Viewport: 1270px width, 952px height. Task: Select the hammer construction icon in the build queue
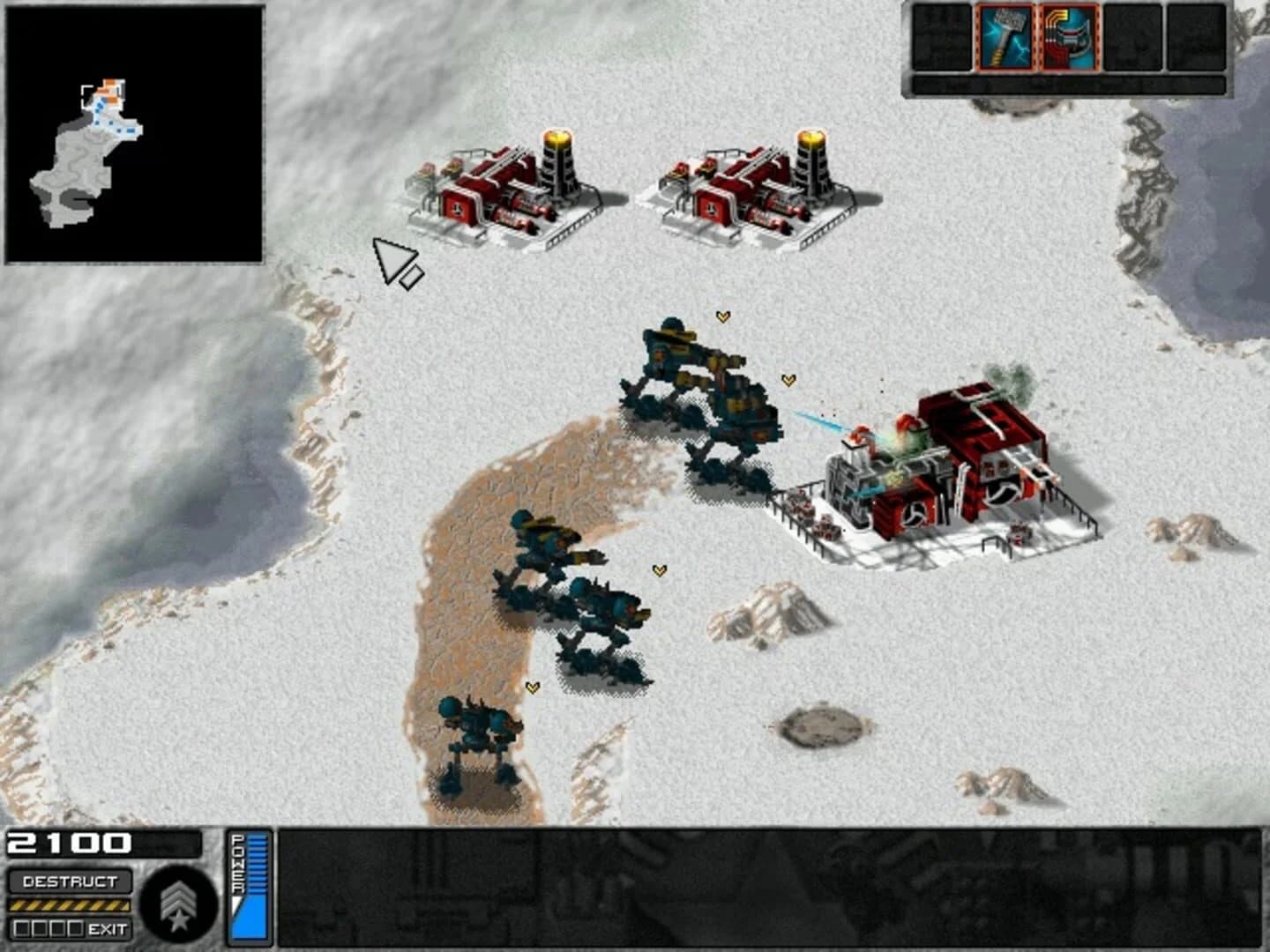pos(1005,37)
